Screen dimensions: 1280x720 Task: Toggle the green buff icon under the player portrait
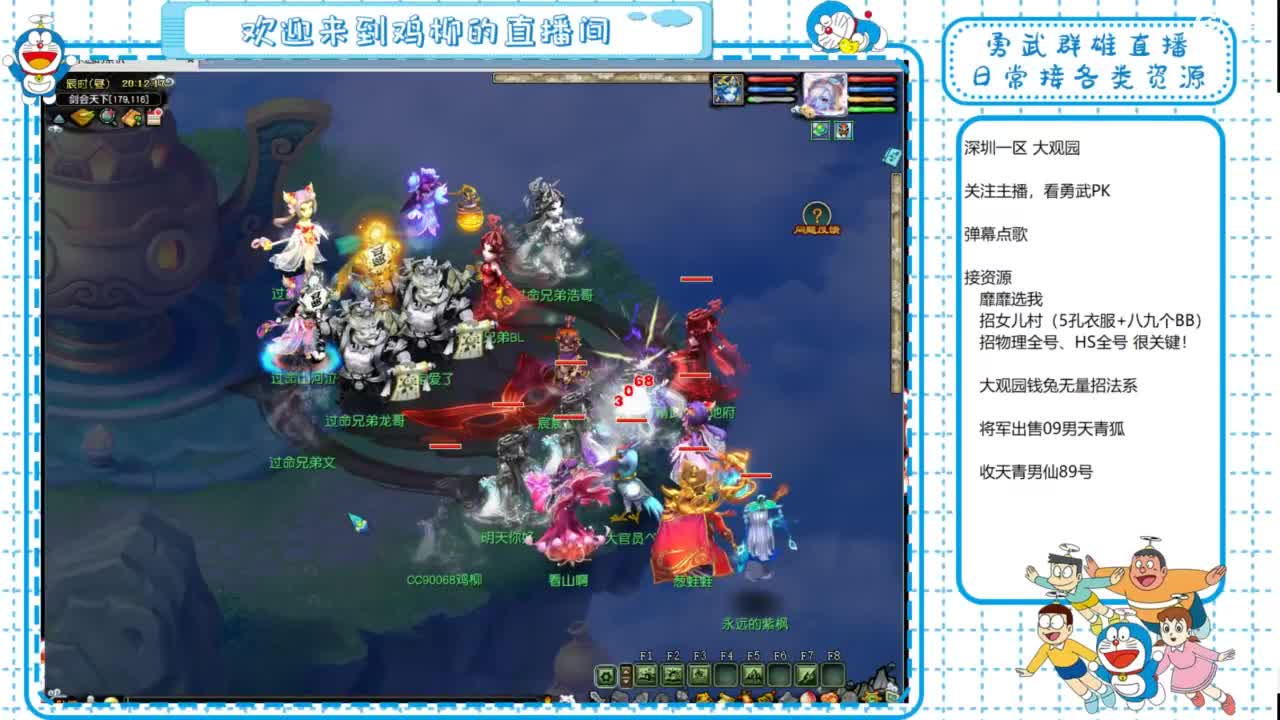coord(821,130)
